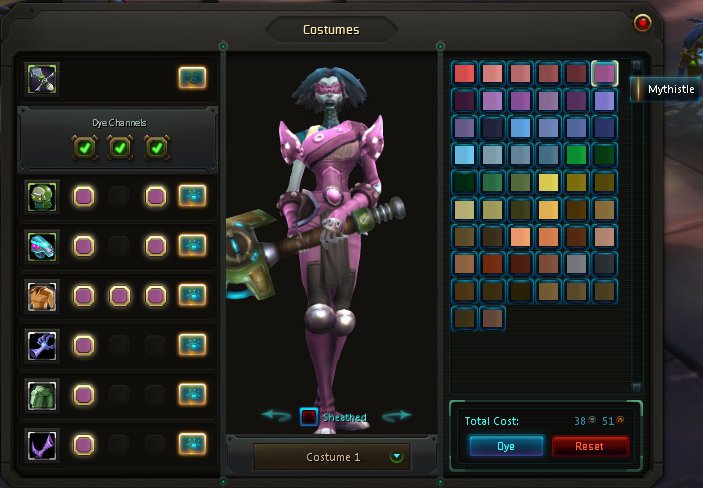Select the weapon costume slot icon
703x488 pixels.
(x=43, y=76)
